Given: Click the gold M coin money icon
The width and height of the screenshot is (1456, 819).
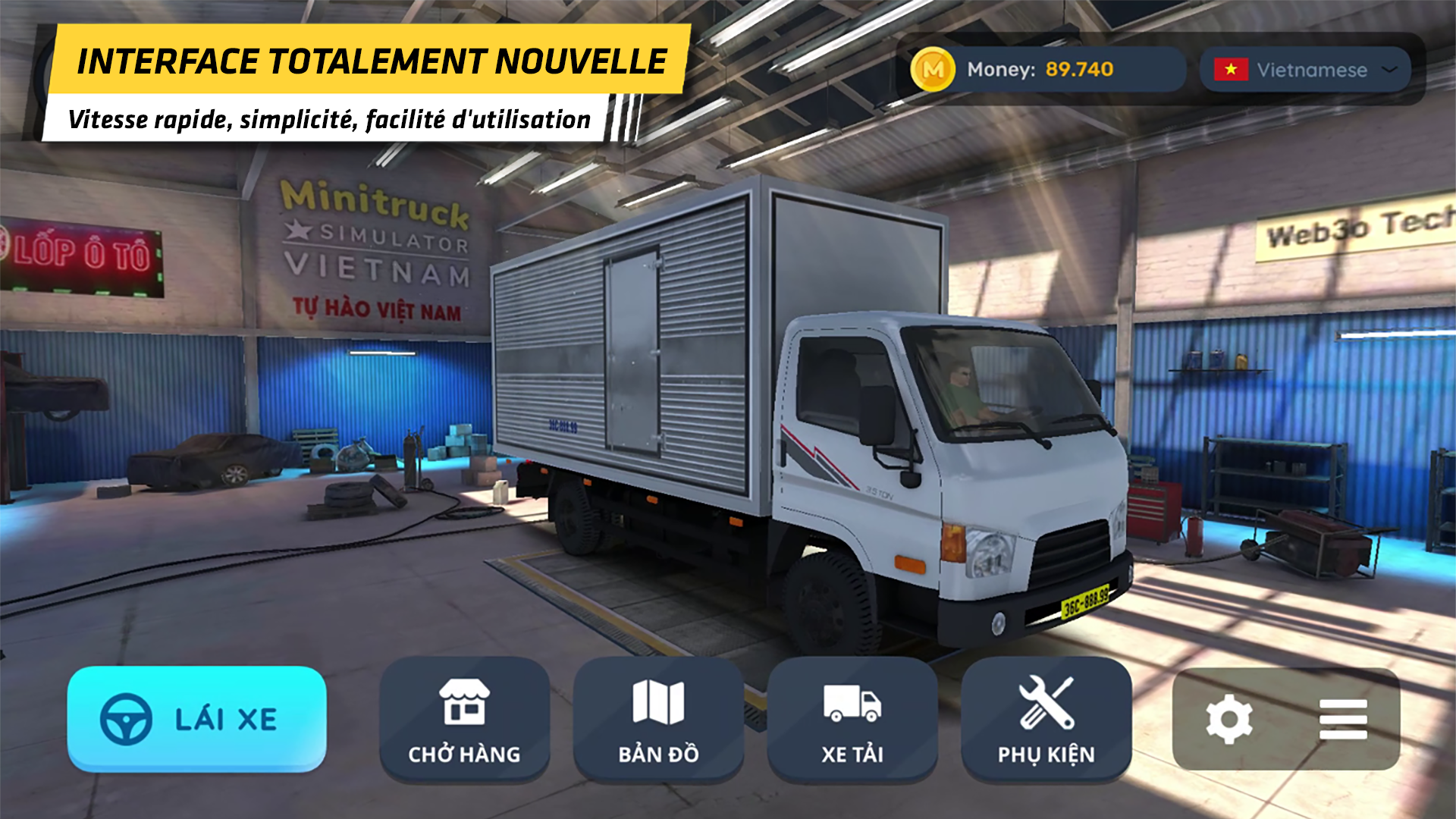Looking at the screenshot, I should pos(935,71).
